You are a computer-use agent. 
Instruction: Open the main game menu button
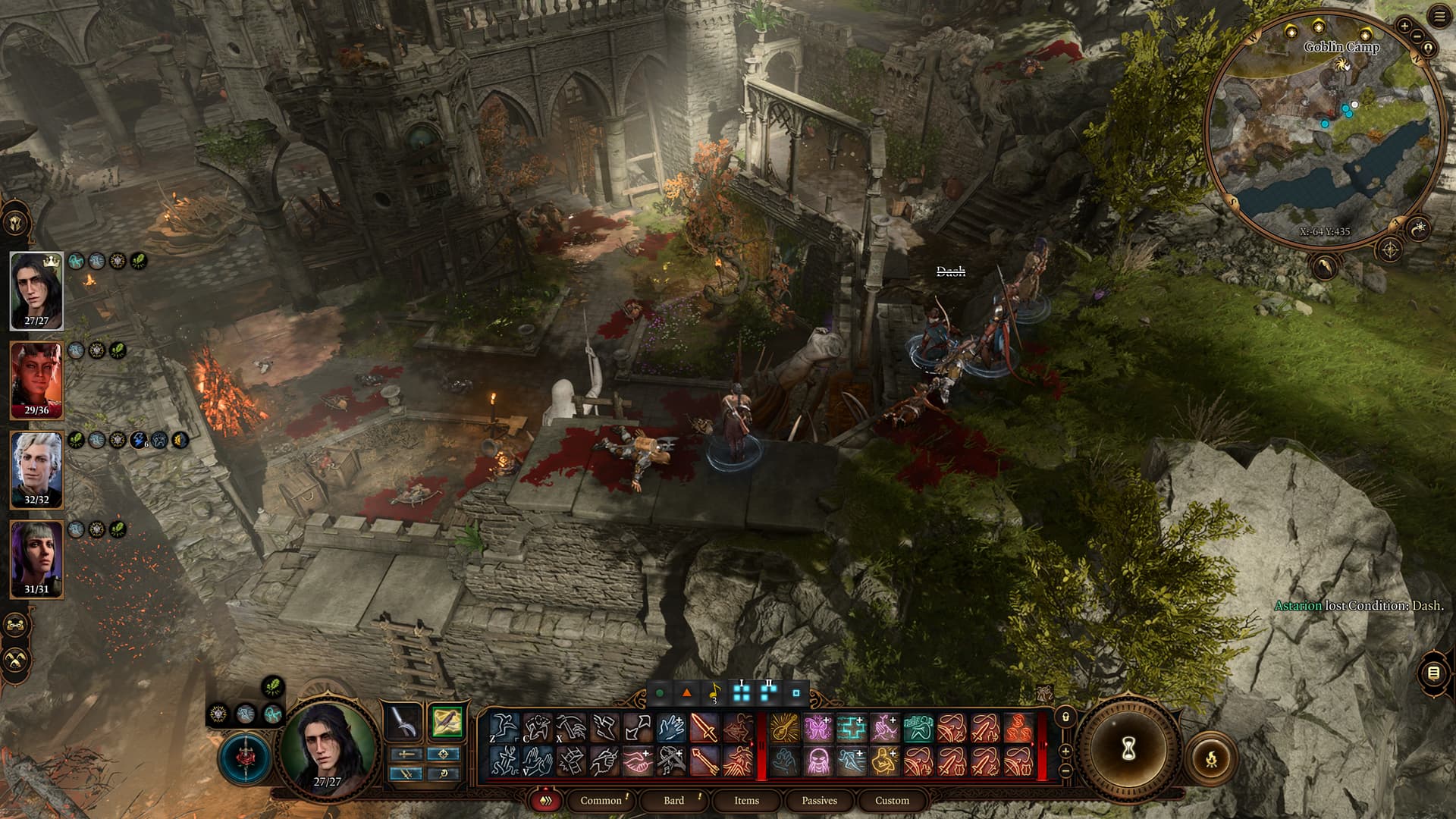coord(1439,17)
